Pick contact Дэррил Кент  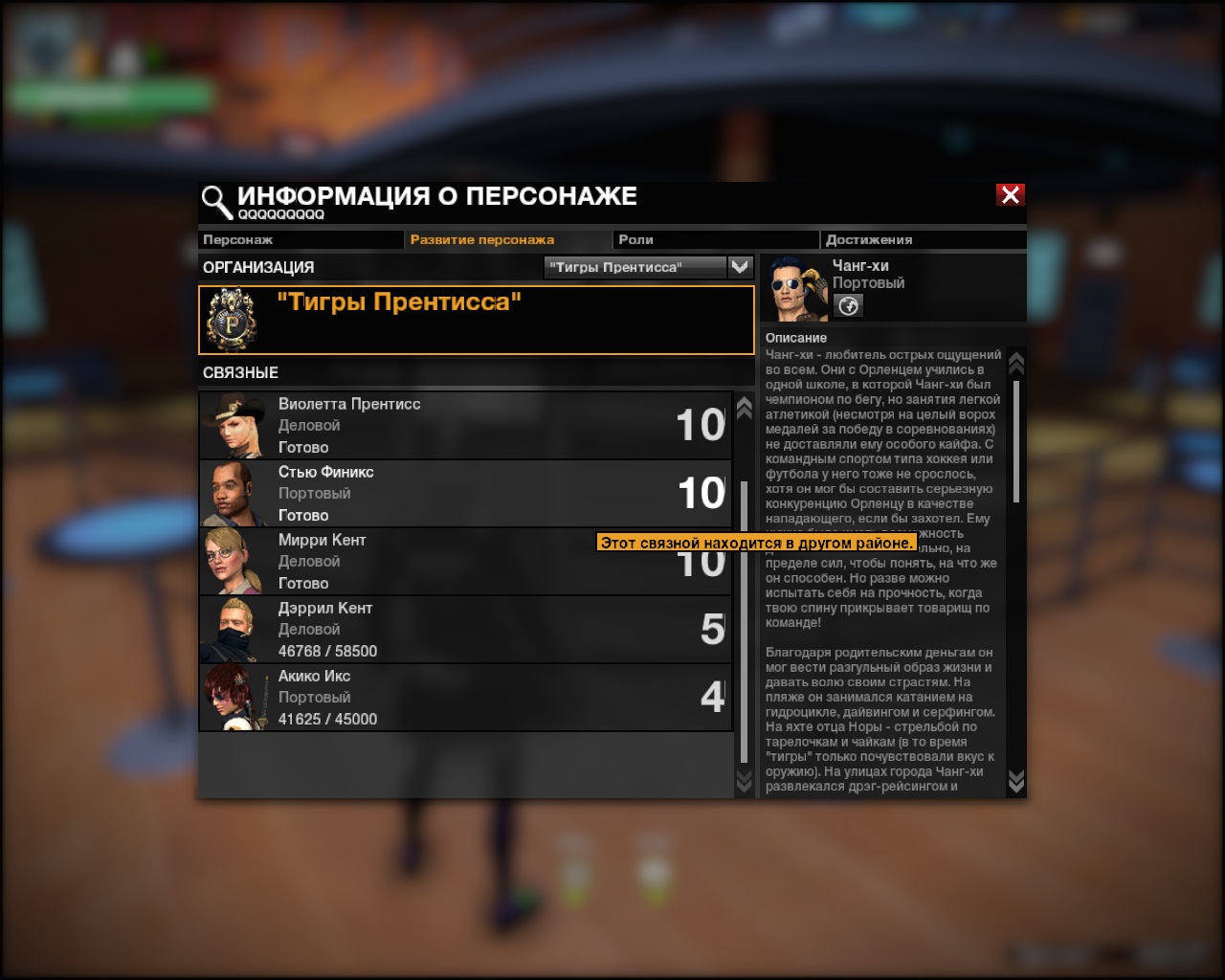[x=465, y=630]
